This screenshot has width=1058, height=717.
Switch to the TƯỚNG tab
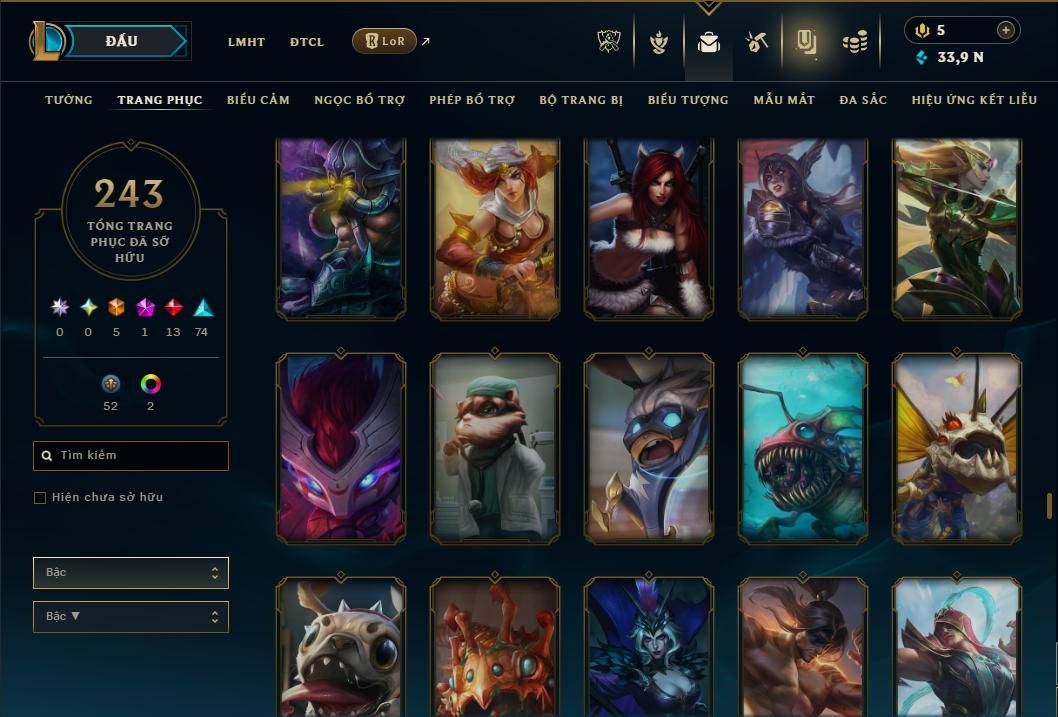click(69, 100)
